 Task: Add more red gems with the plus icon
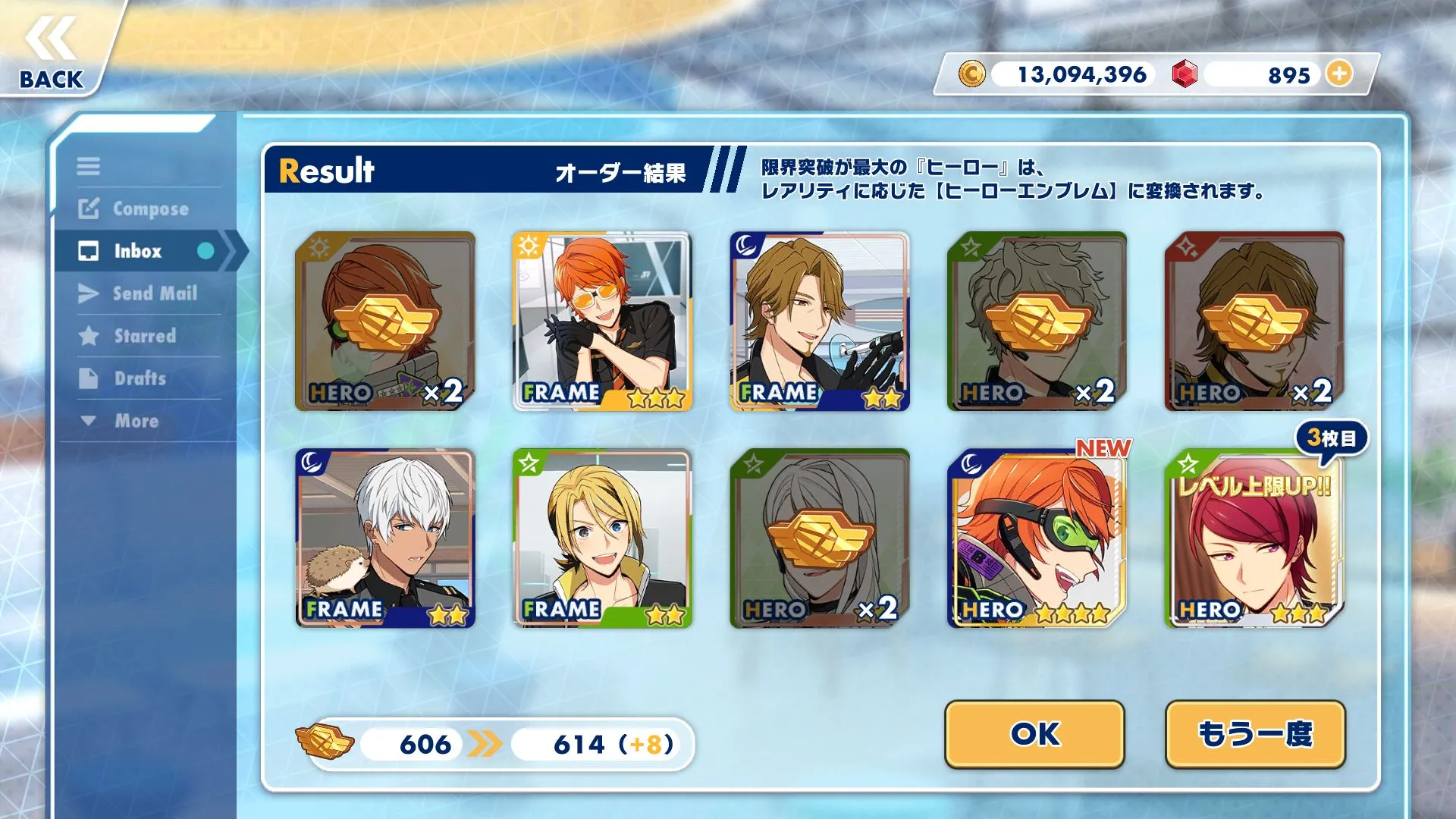pos(1340,74)
